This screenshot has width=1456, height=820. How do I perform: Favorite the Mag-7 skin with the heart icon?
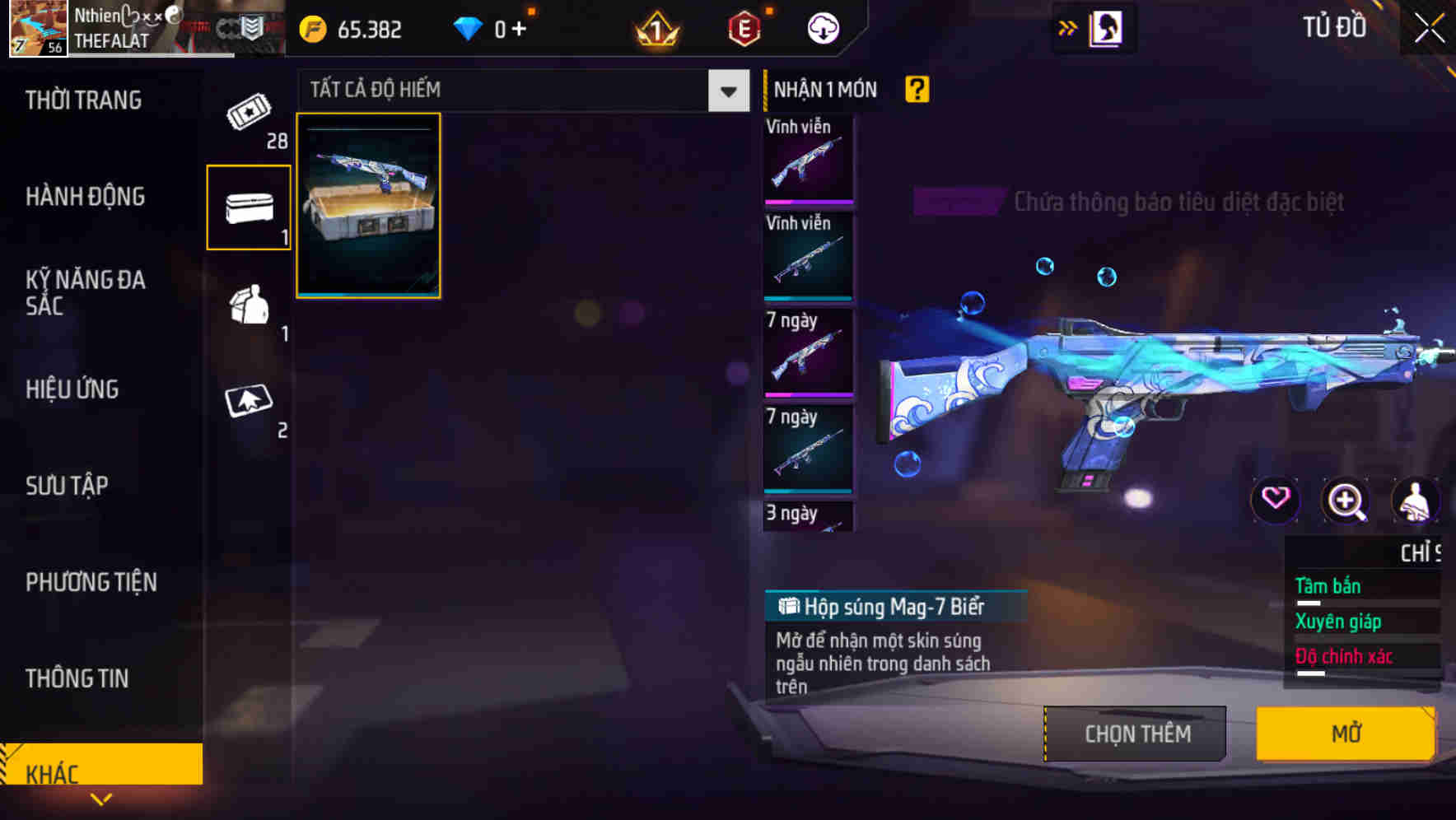pyautogui.click(x=1276, y=501)
